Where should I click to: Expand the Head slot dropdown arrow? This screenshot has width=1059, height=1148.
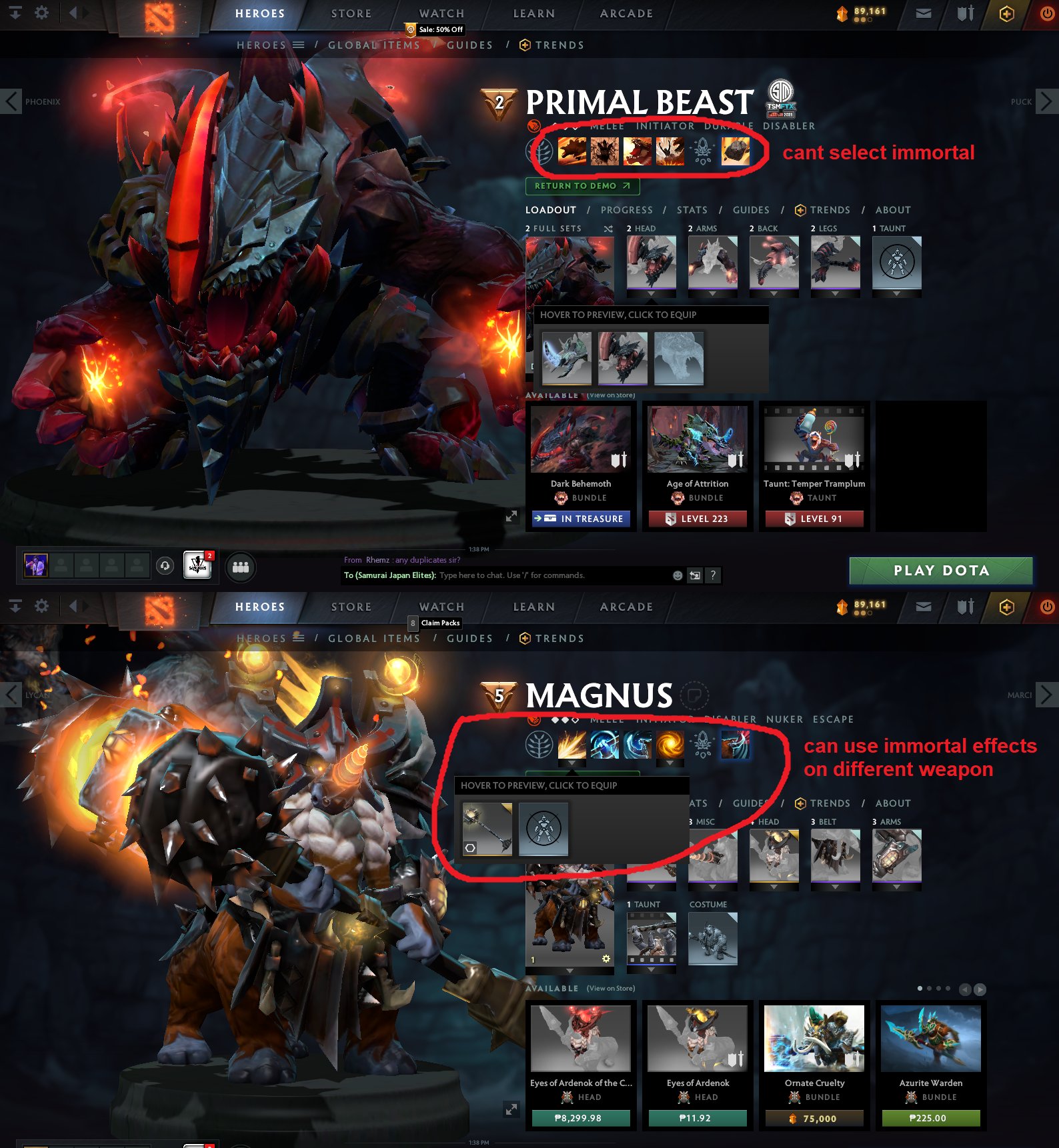click(x=652, y=294)
